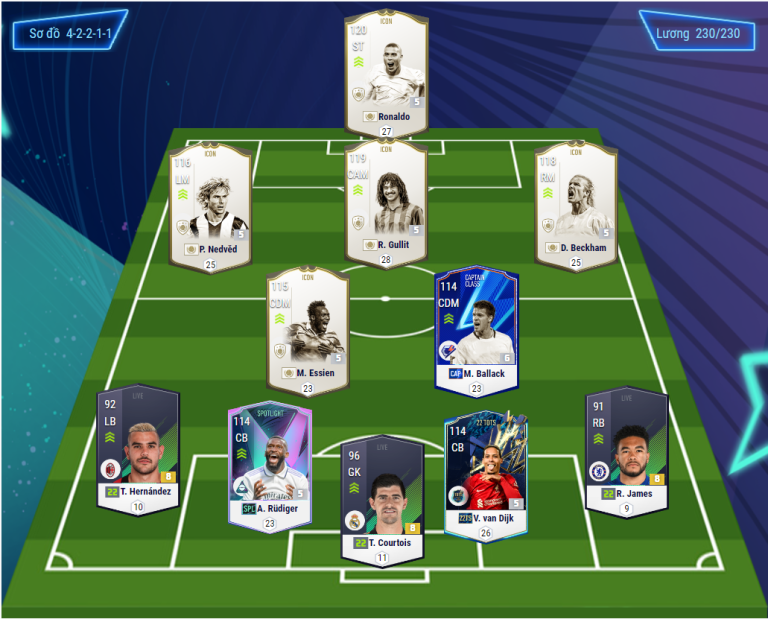Select the A. Rüdiger Spotlight card
The image size is (768, 619).
pyautogui.click(x=270, y=464)
